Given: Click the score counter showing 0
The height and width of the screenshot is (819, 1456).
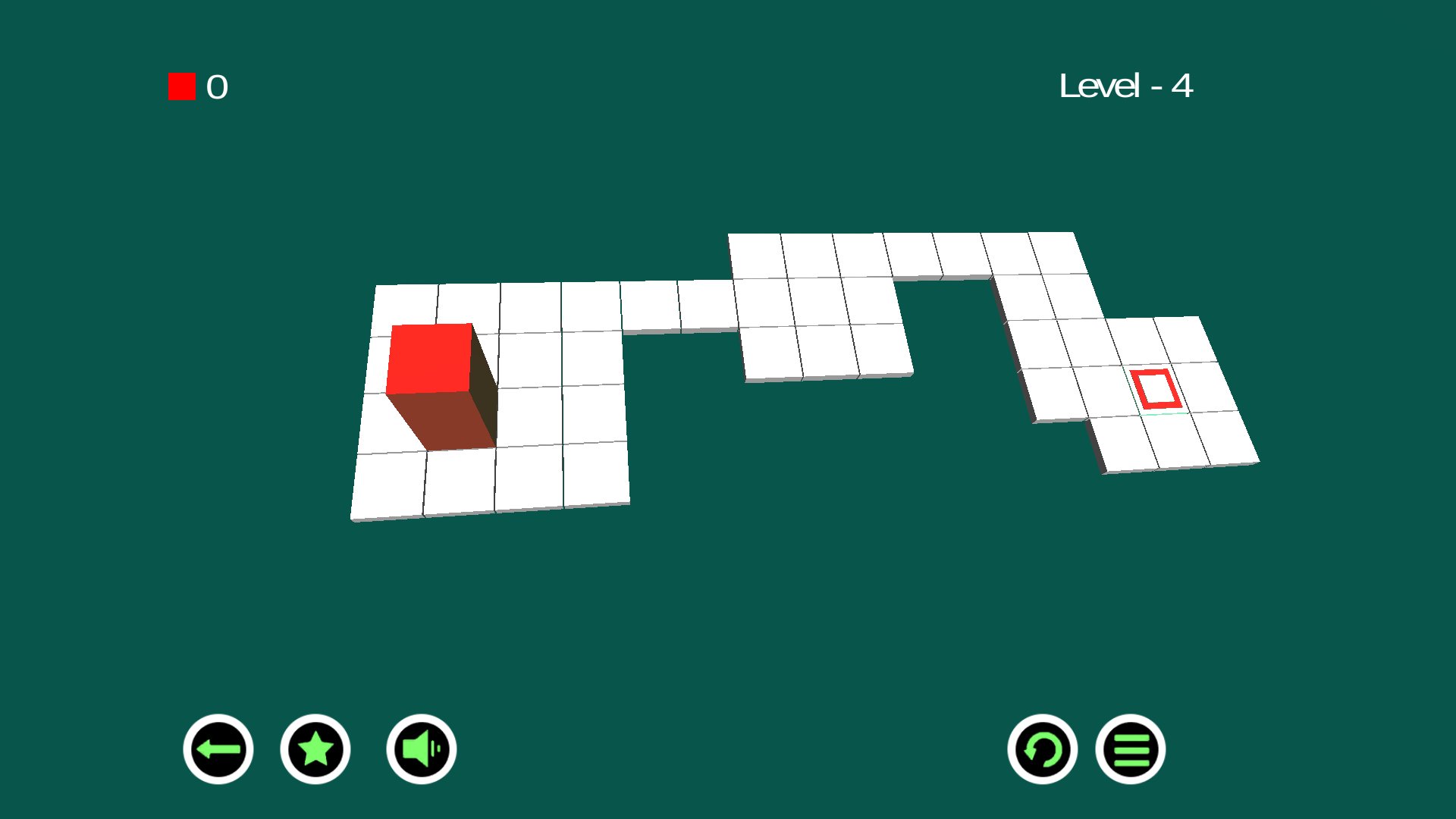Looking at the screenshot, I should click(x=218, y=87).
